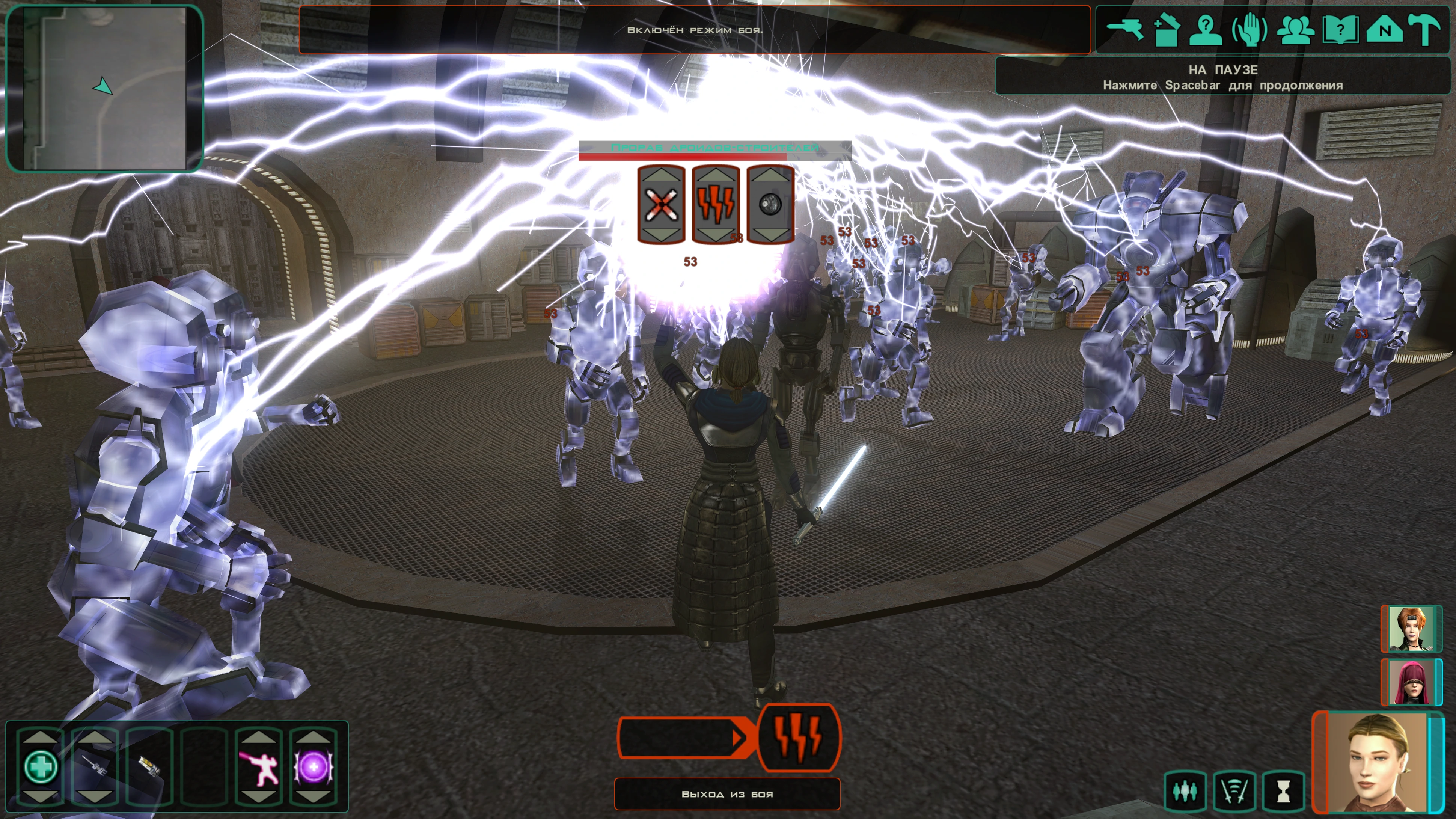Open the map via the N icon

pos(1384,29)
